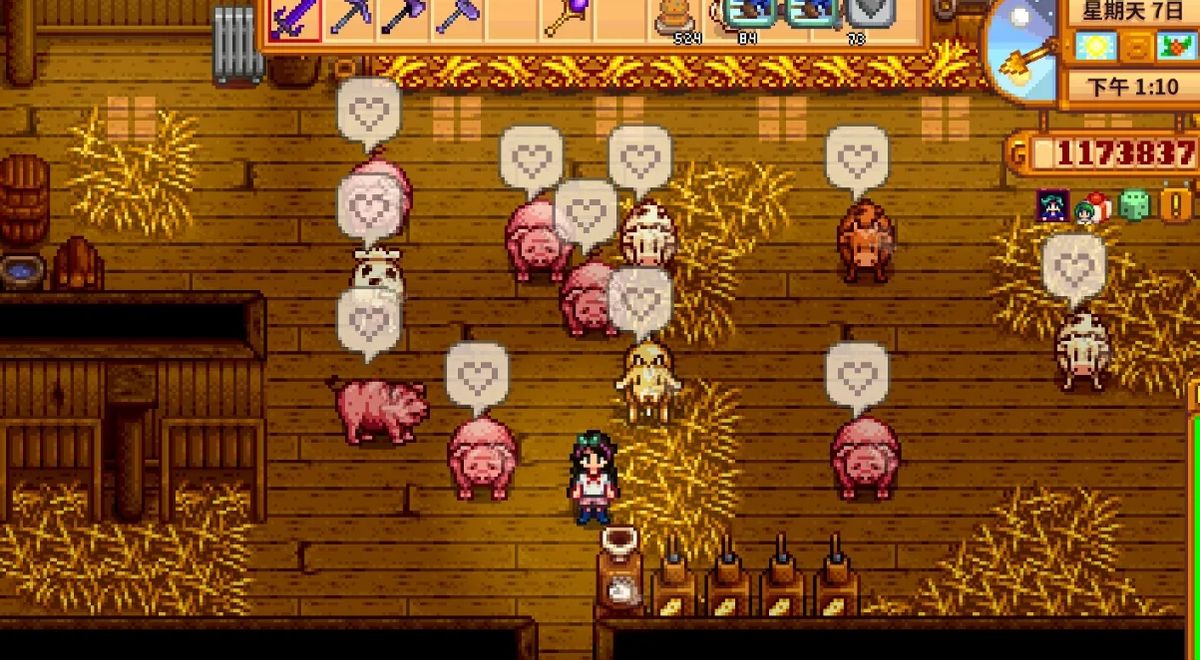This screenshot has width=1200, height=660.
Task: Equip the hoe from the toolbar
Action: pos(458,17)
